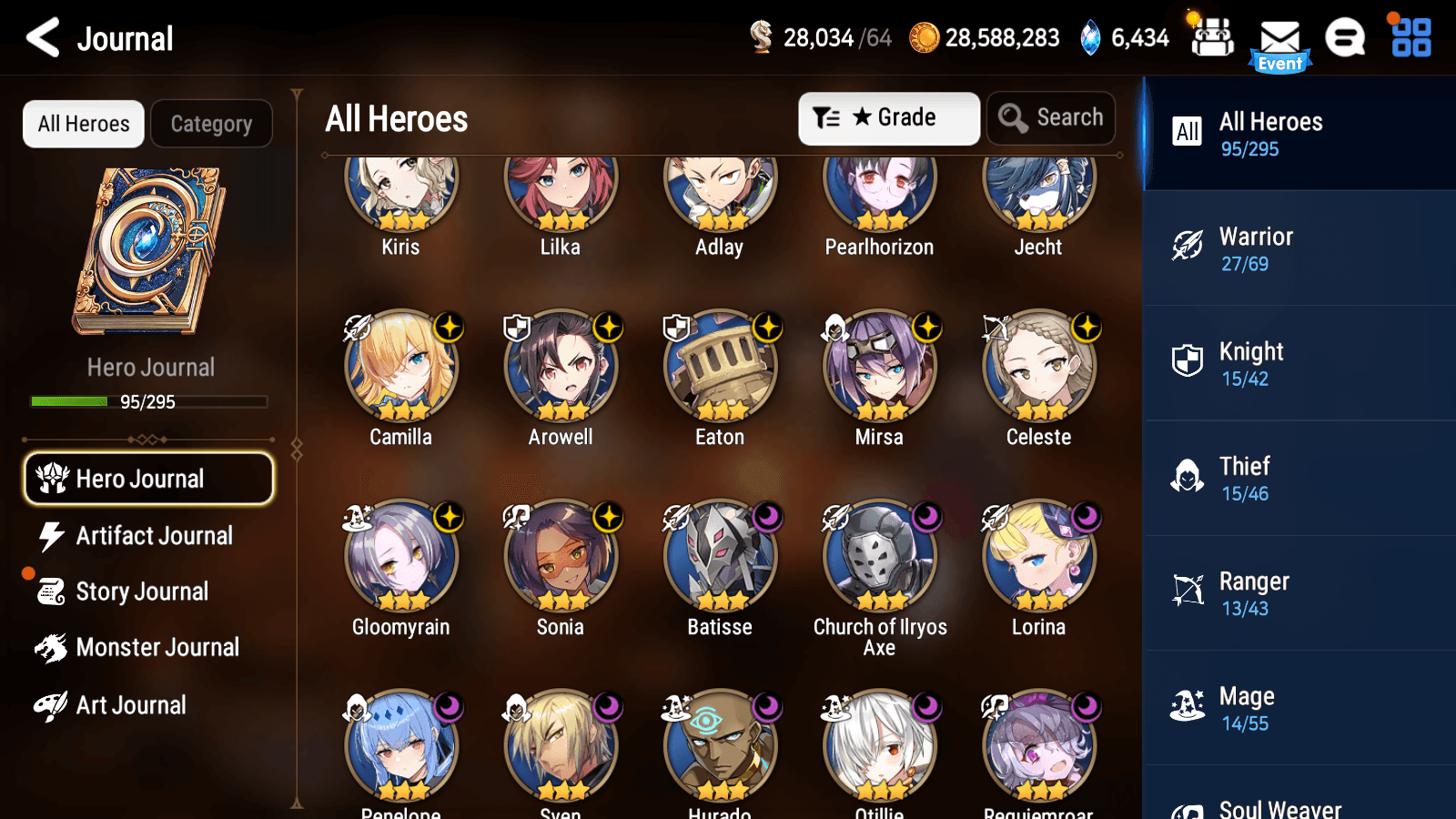Open the mail inbox with Event badge
The width and height of the screenshot is (1456, 819).
click(1280, 38)
